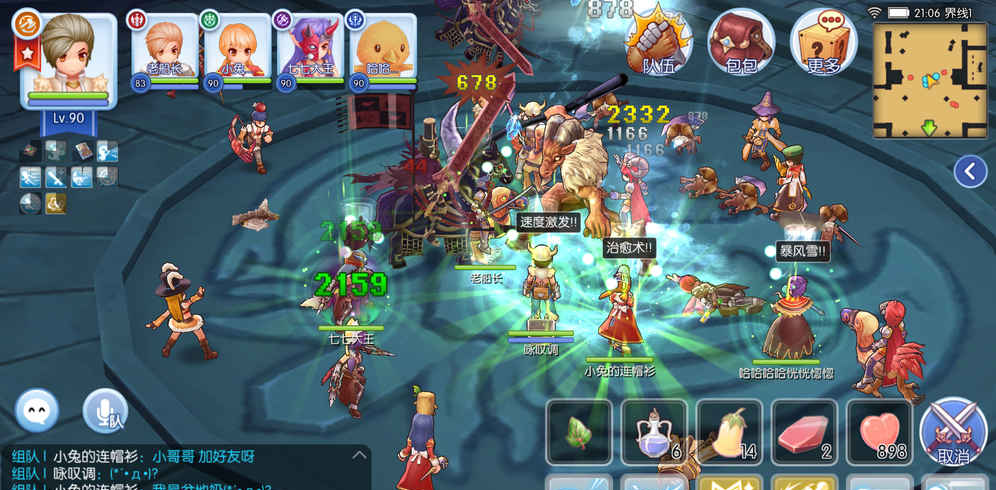Viewport: 996px width, 490px height.
Task: Use the blue potion flask item
Action: pyautogui.click(x=654, y=432)
